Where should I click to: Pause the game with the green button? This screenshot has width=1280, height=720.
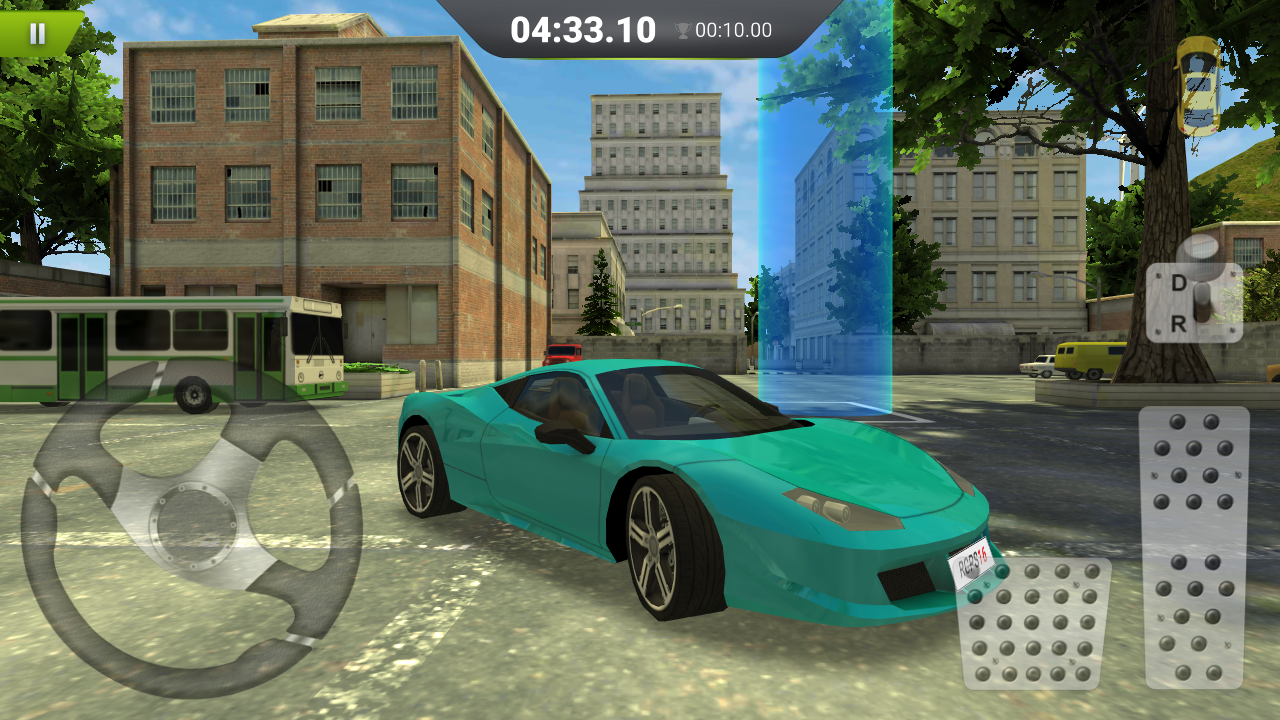point(38,33)
